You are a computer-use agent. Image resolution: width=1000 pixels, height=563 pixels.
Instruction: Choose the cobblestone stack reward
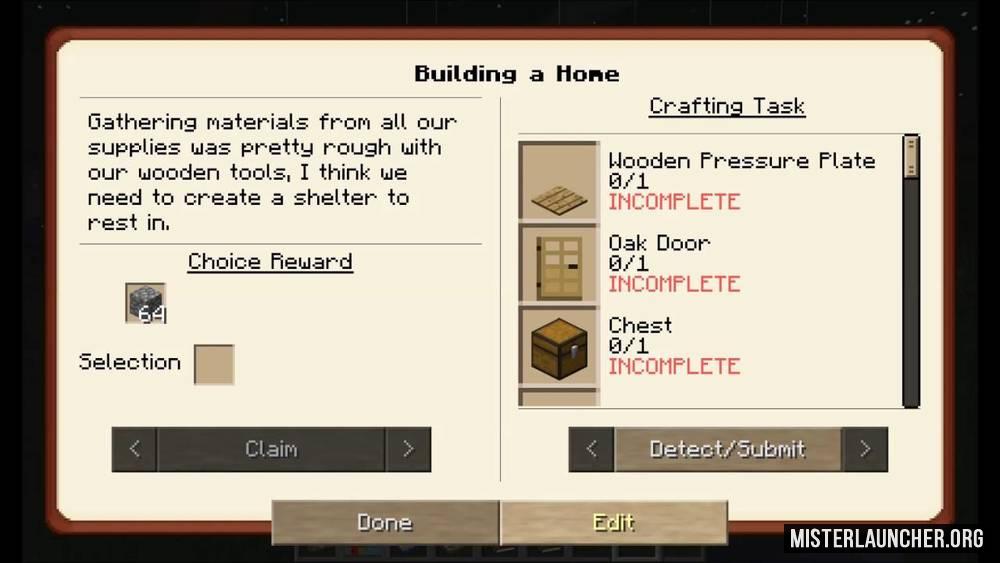tap(146, 303)
